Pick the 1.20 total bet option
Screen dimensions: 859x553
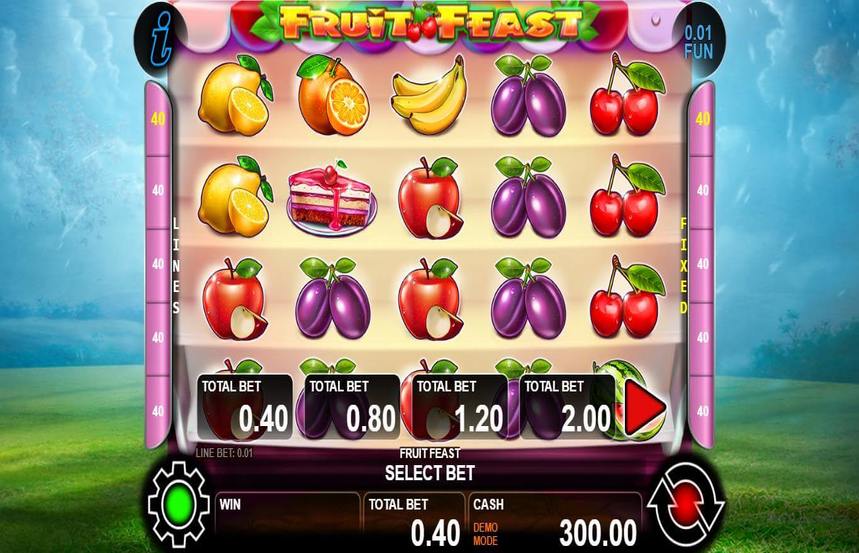click(x=460, y=406)
